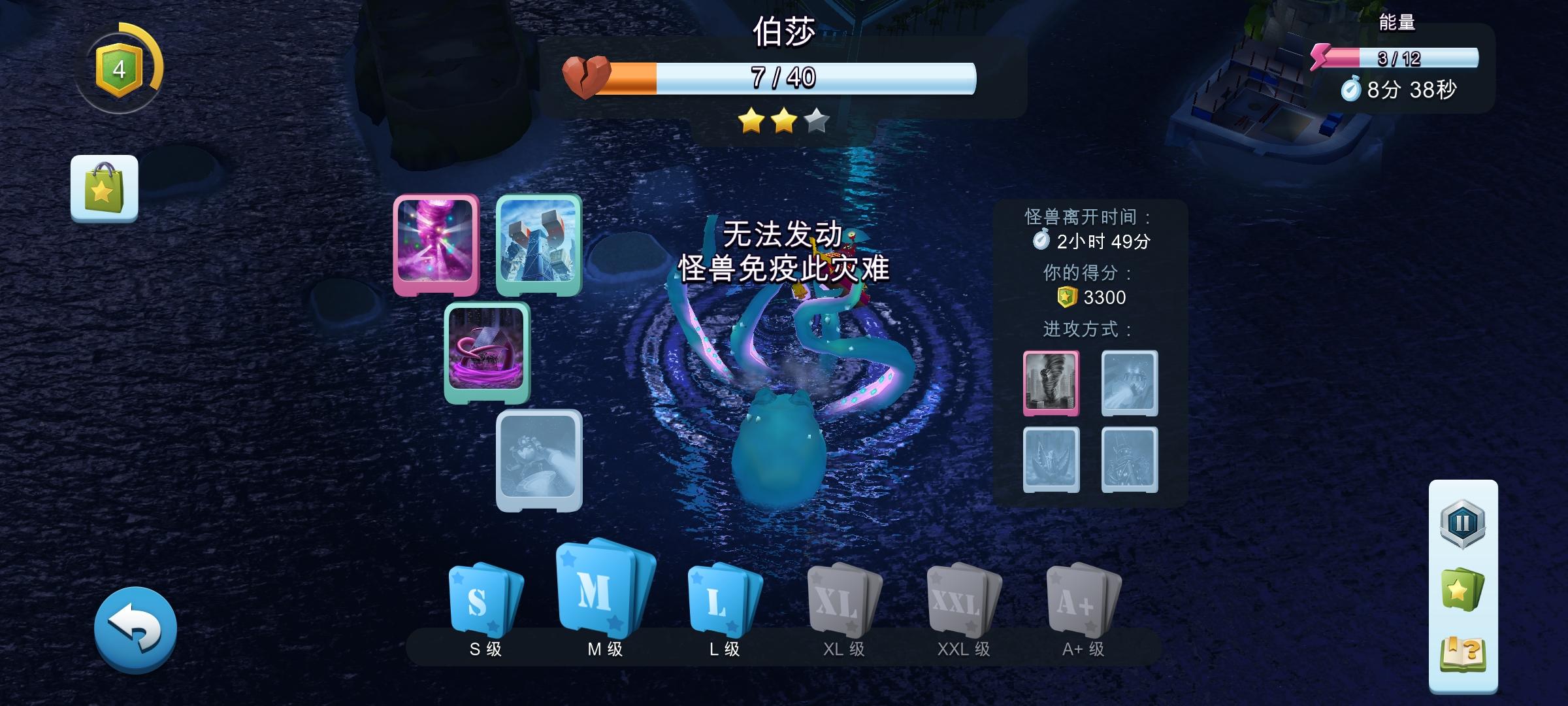The image size is (1568, 706).
Task: Select the magnet disaster card
Action: [537, 245]
